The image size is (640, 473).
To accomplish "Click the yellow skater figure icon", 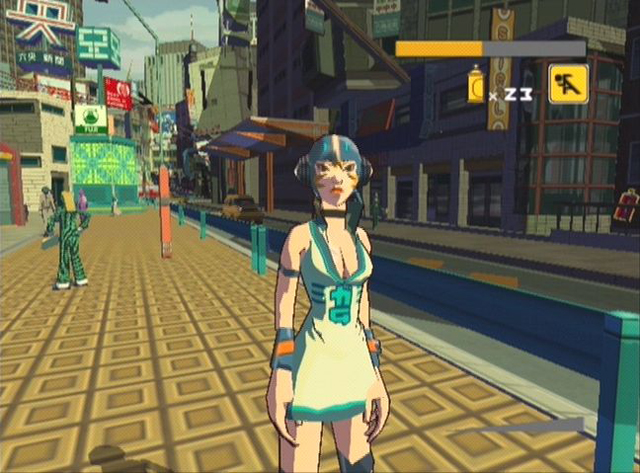I will point(568,84).
